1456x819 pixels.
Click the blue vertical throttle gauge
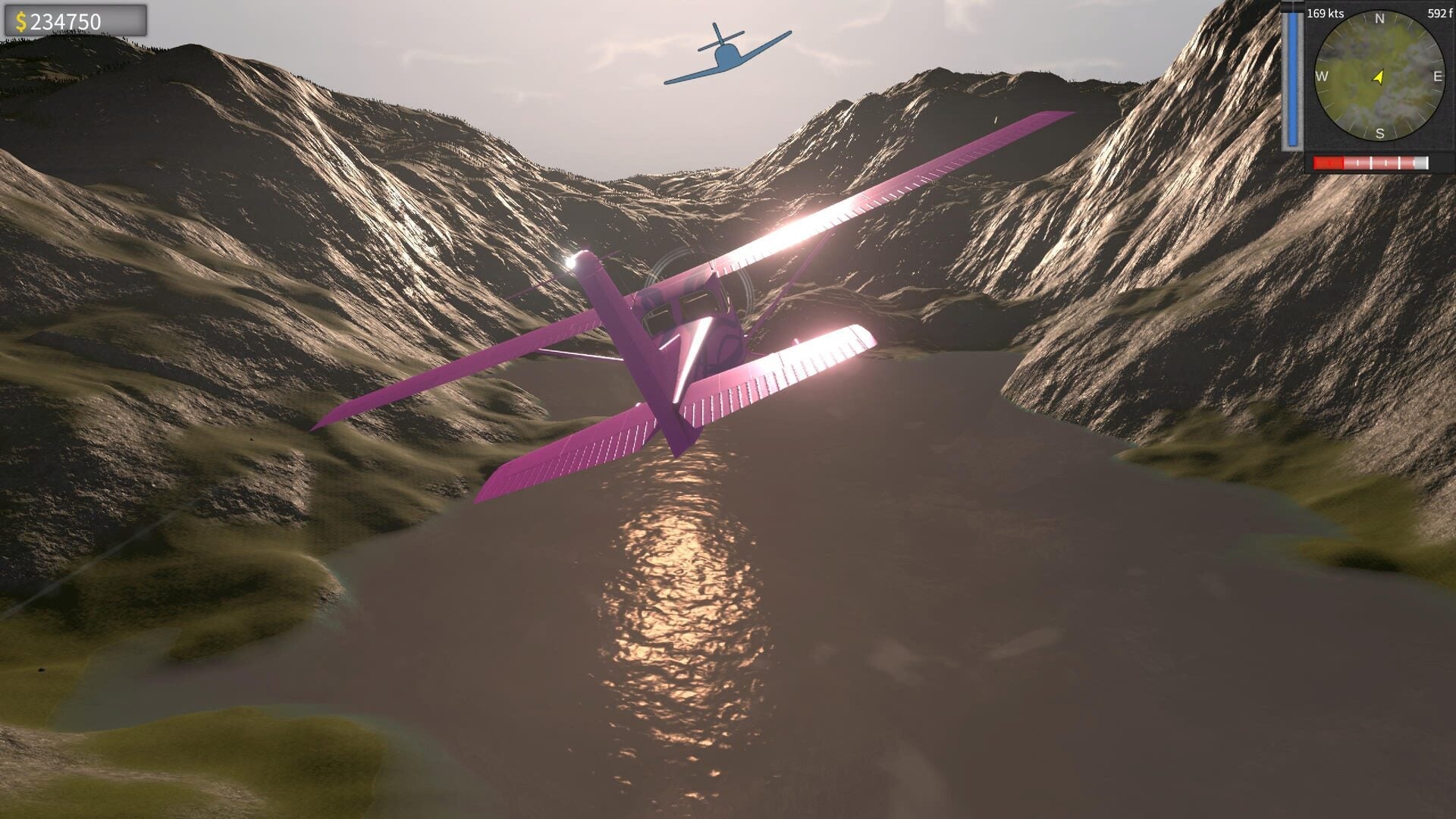[x=1292, y=76]
